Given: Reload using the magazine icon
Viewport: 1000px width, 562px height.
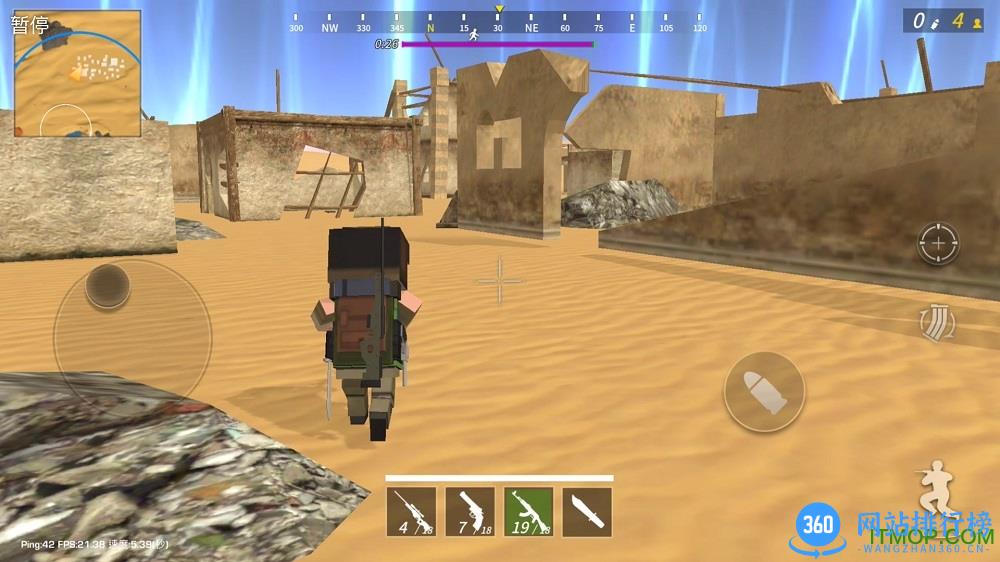Looking at the screenshot, I should (937, 321).
